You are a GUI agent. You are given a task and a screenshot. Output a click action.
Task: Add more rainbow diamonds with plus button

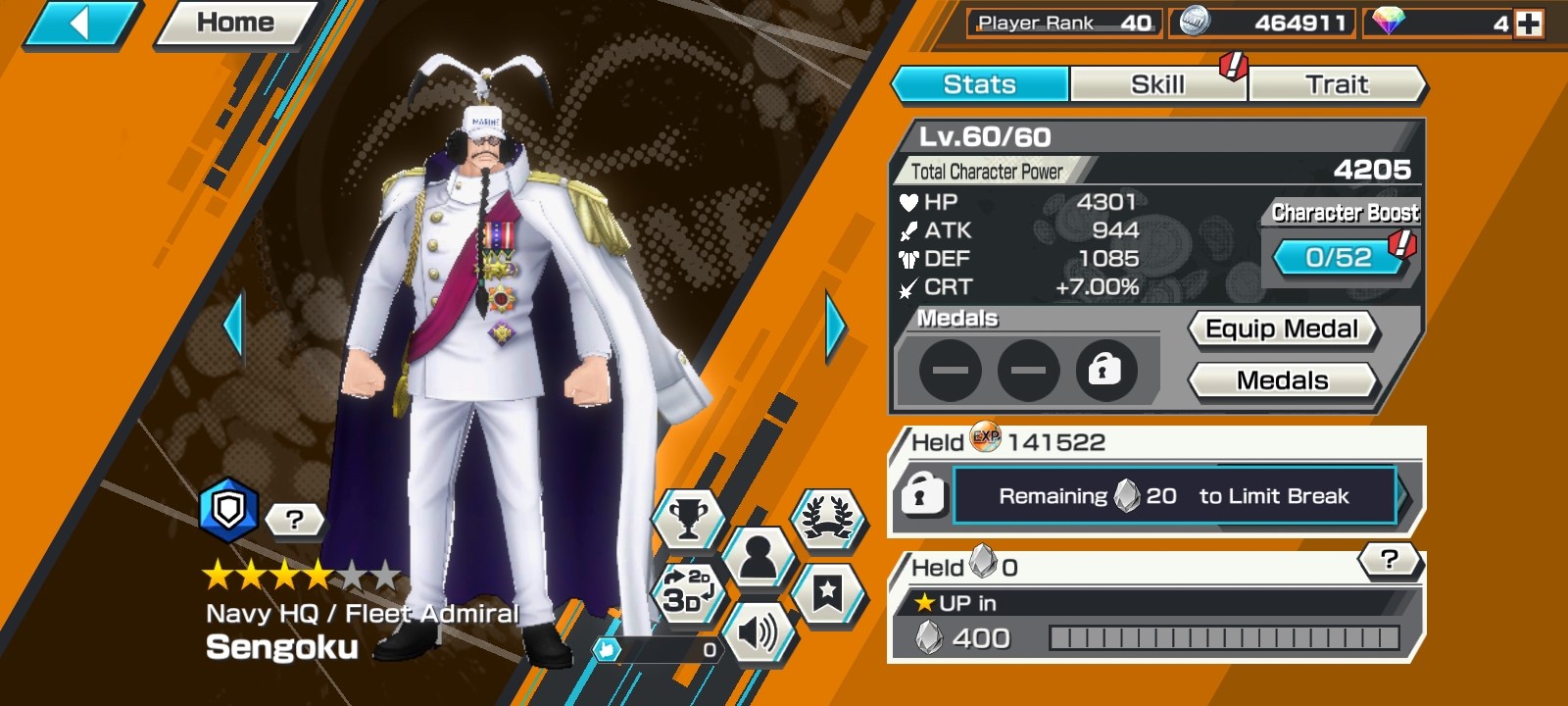tap(1528, 24)
